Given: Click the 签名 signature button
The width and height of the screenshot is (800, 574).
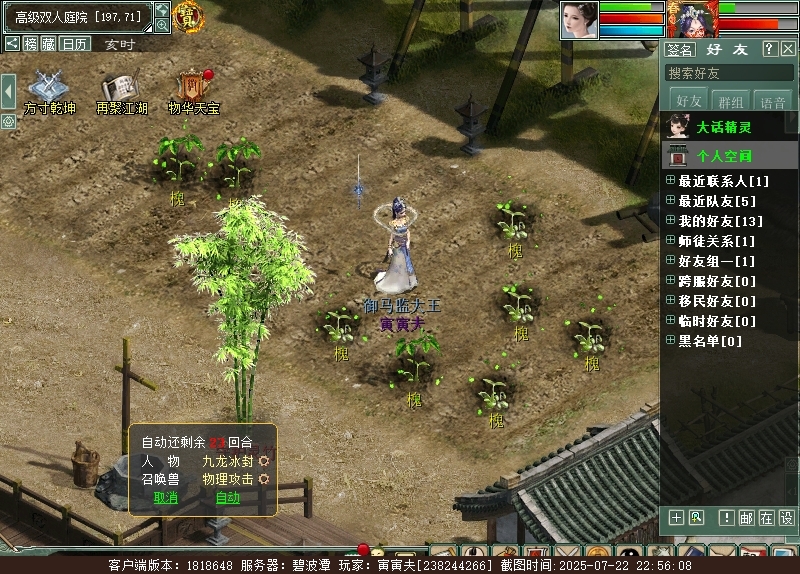Looking at the screenshot, I should (x=680, y=49).
